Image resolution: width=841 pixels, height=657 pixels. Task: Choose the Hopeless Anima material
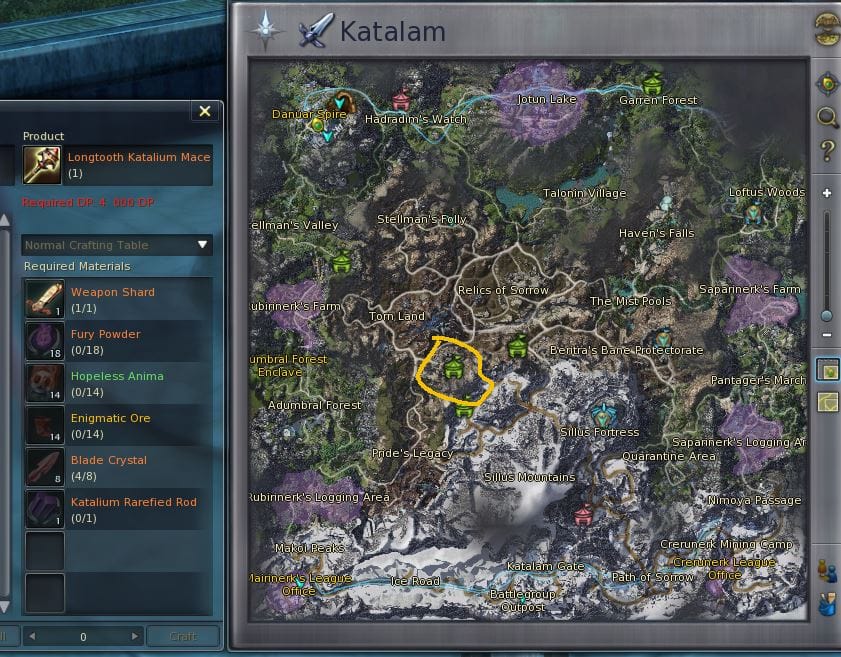coord(42,381)
